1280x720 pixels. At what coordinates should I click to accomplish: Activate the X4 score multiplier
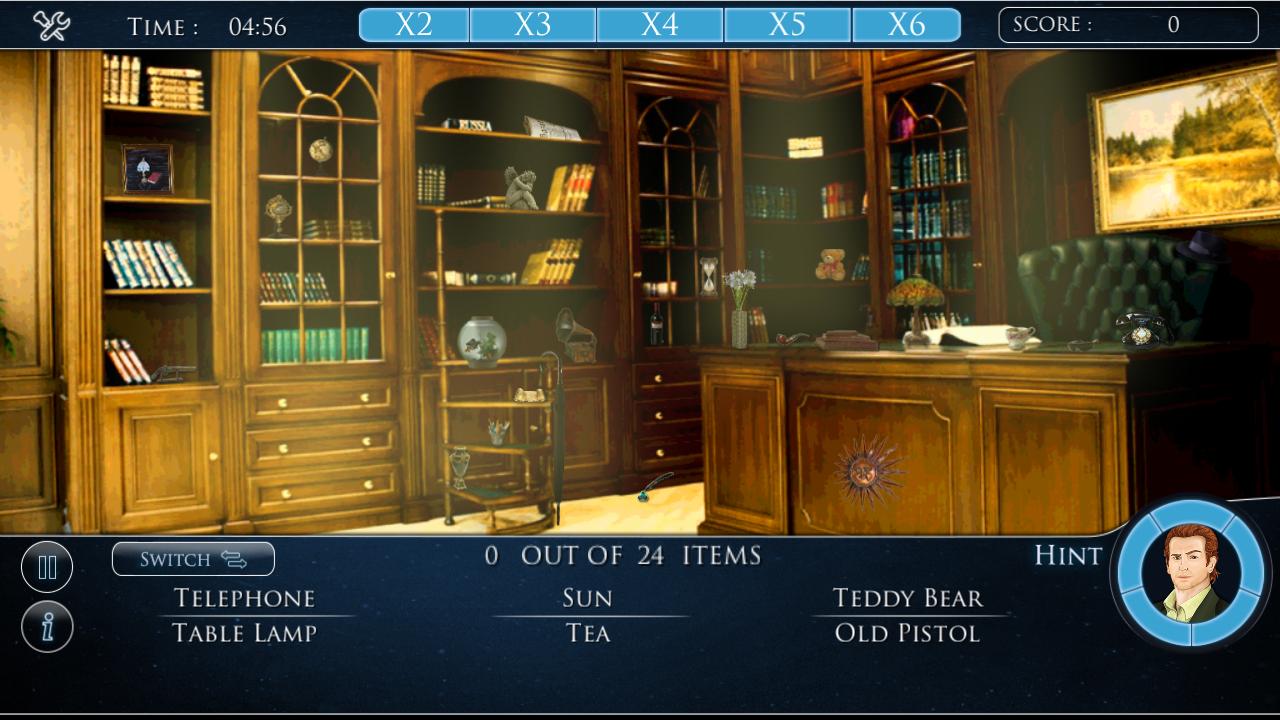[x=659, y=24]
